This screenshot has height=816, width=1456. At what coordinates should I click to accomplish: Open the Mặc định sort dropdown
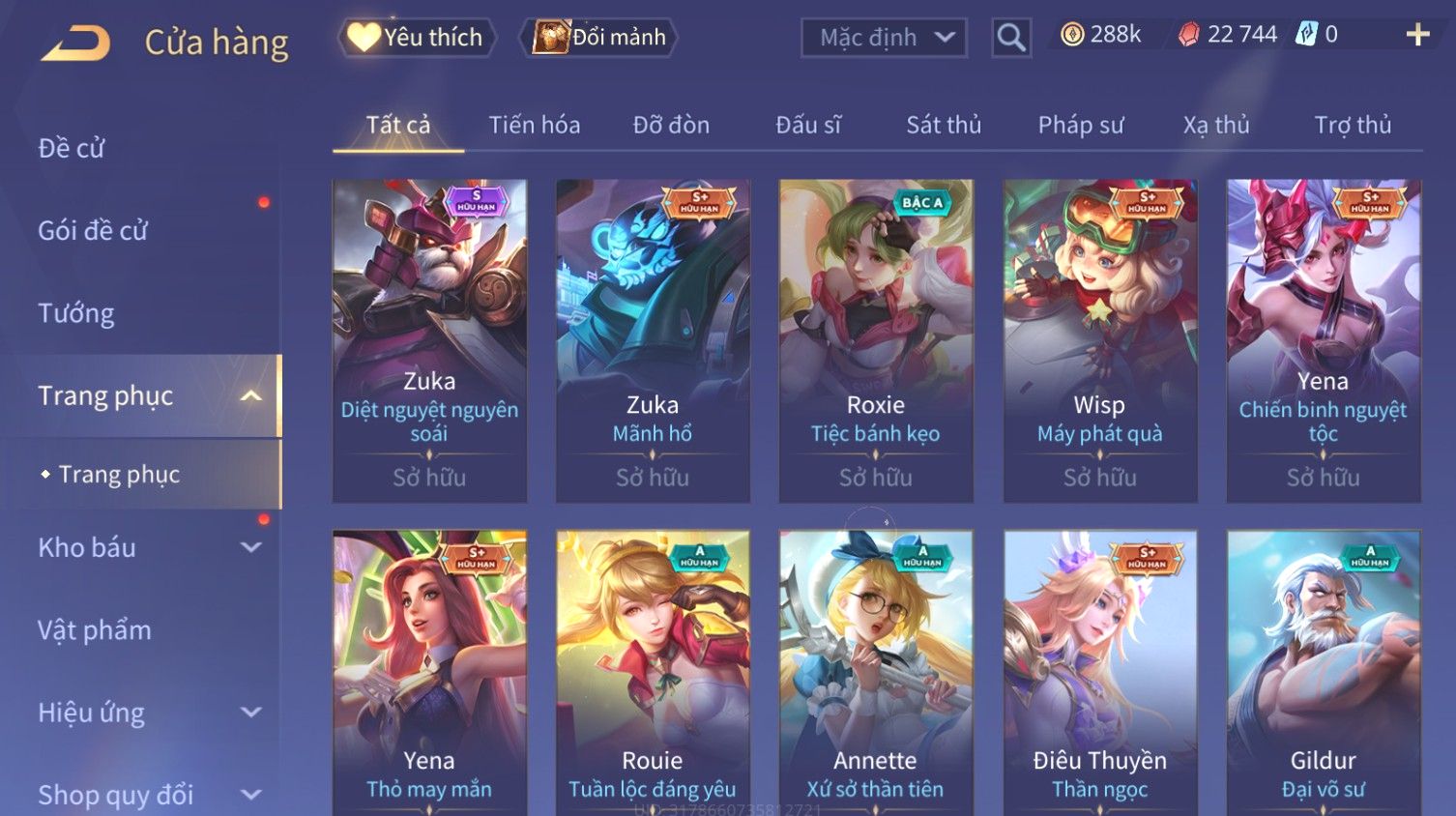pos(884,38)
